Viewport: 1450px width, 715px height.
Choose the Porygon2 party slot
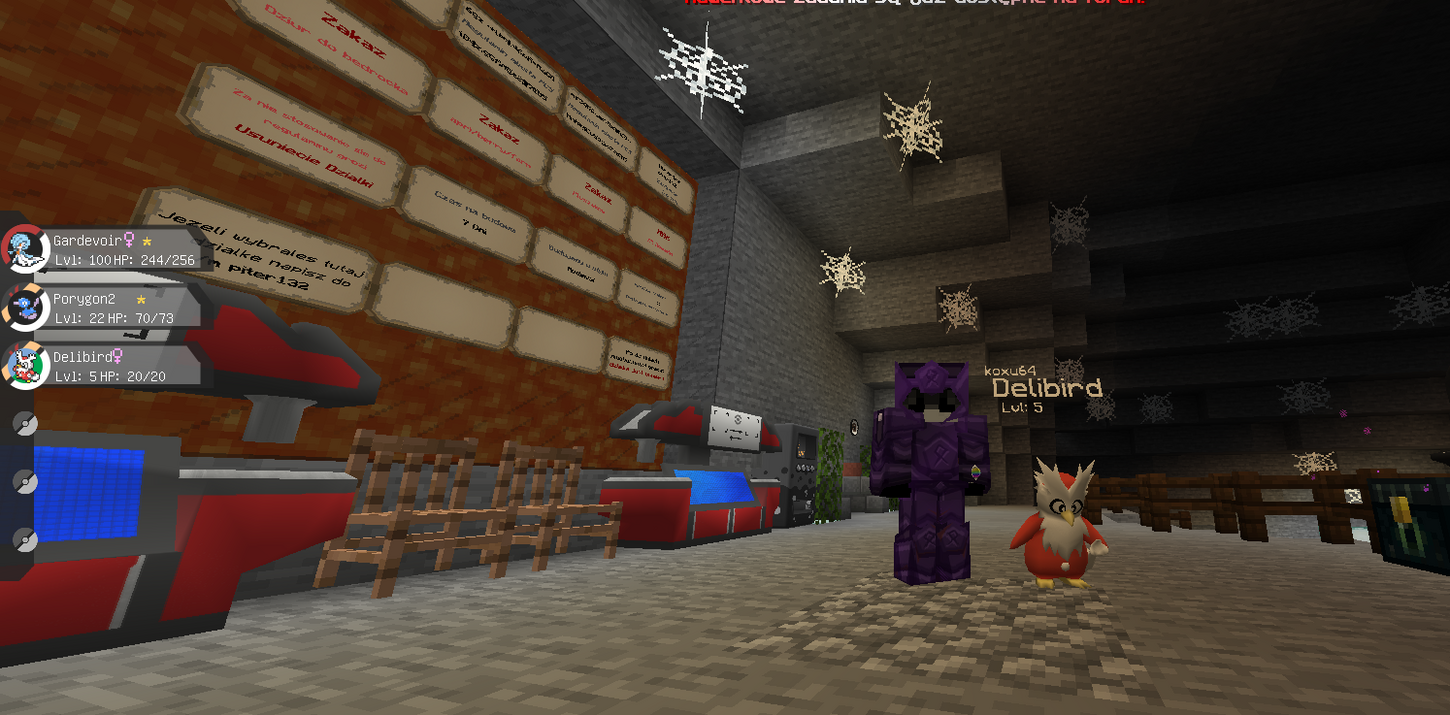coord(105,308)
